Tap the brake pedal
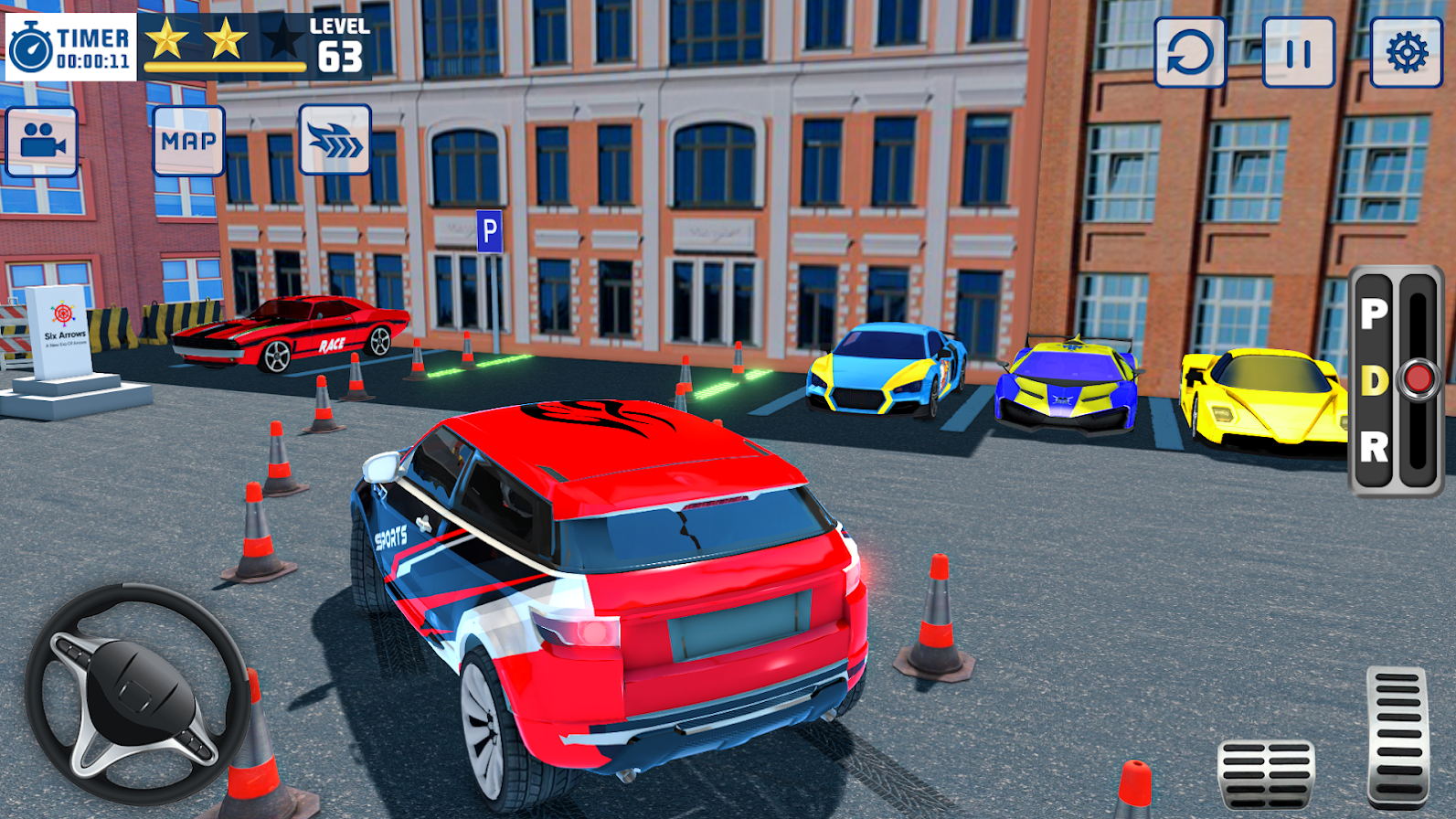1456x819 pixels. [x=1266, y=773]
